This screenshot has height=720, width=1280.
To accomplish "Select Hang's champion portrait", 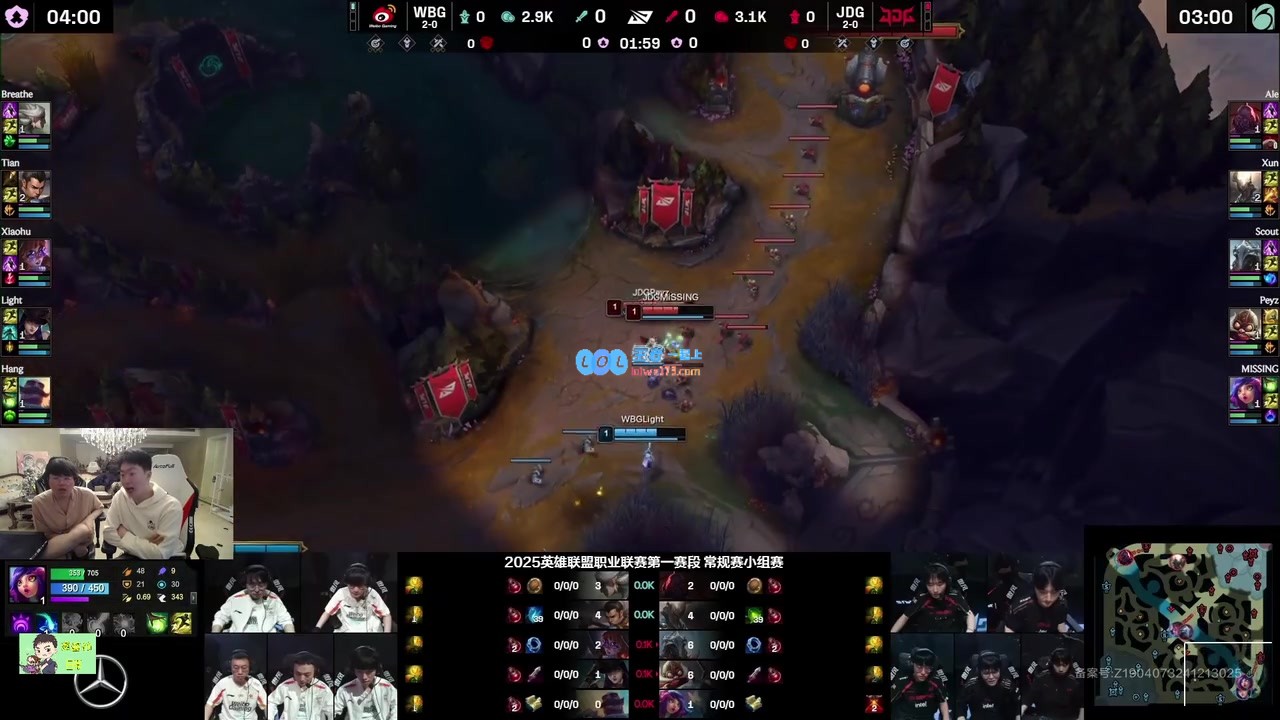I will click(34, 392).
